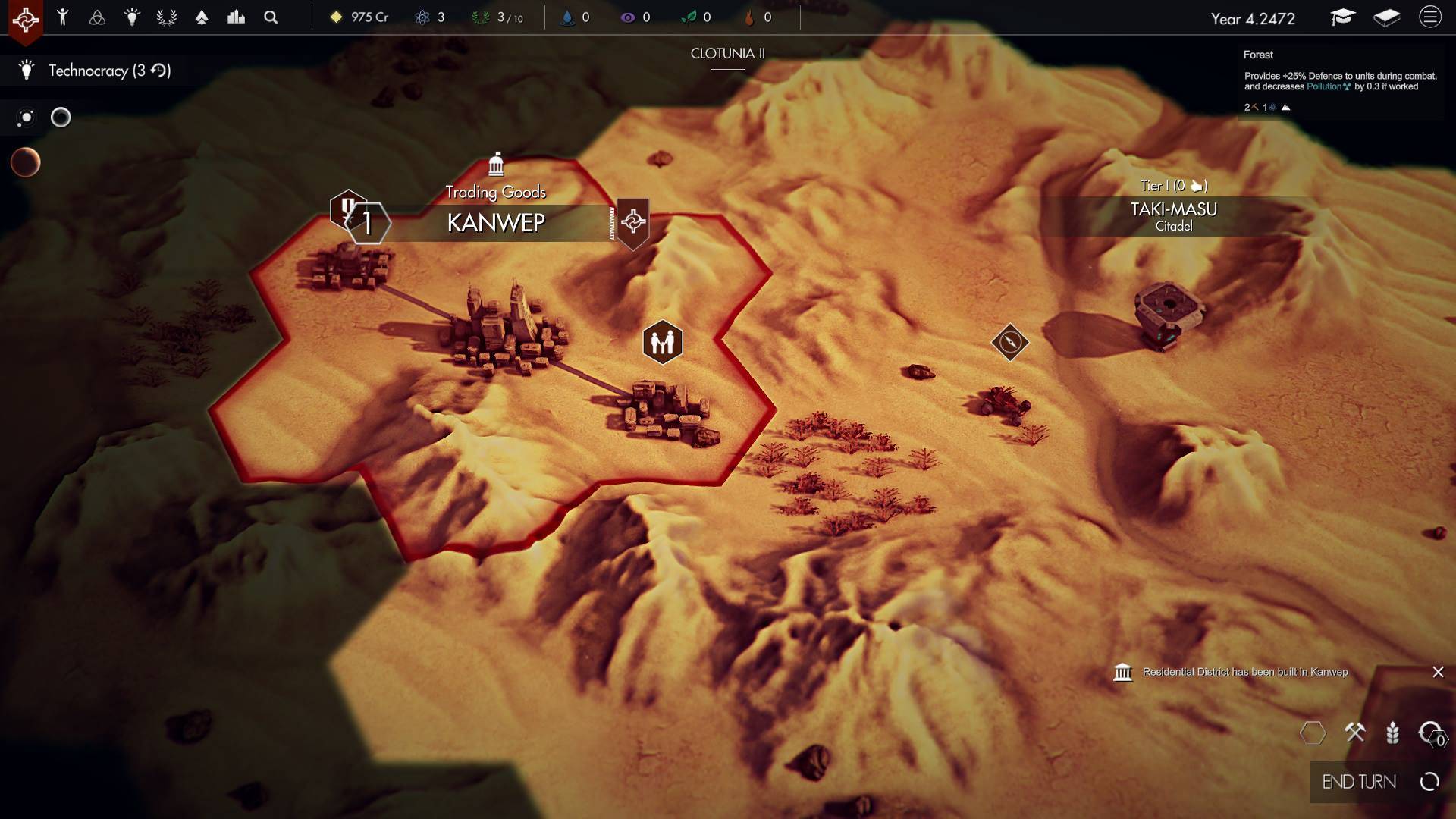Select the orange planet icon
The height and width of the screenshot is (819, 1456).
(x=26, y=162)
